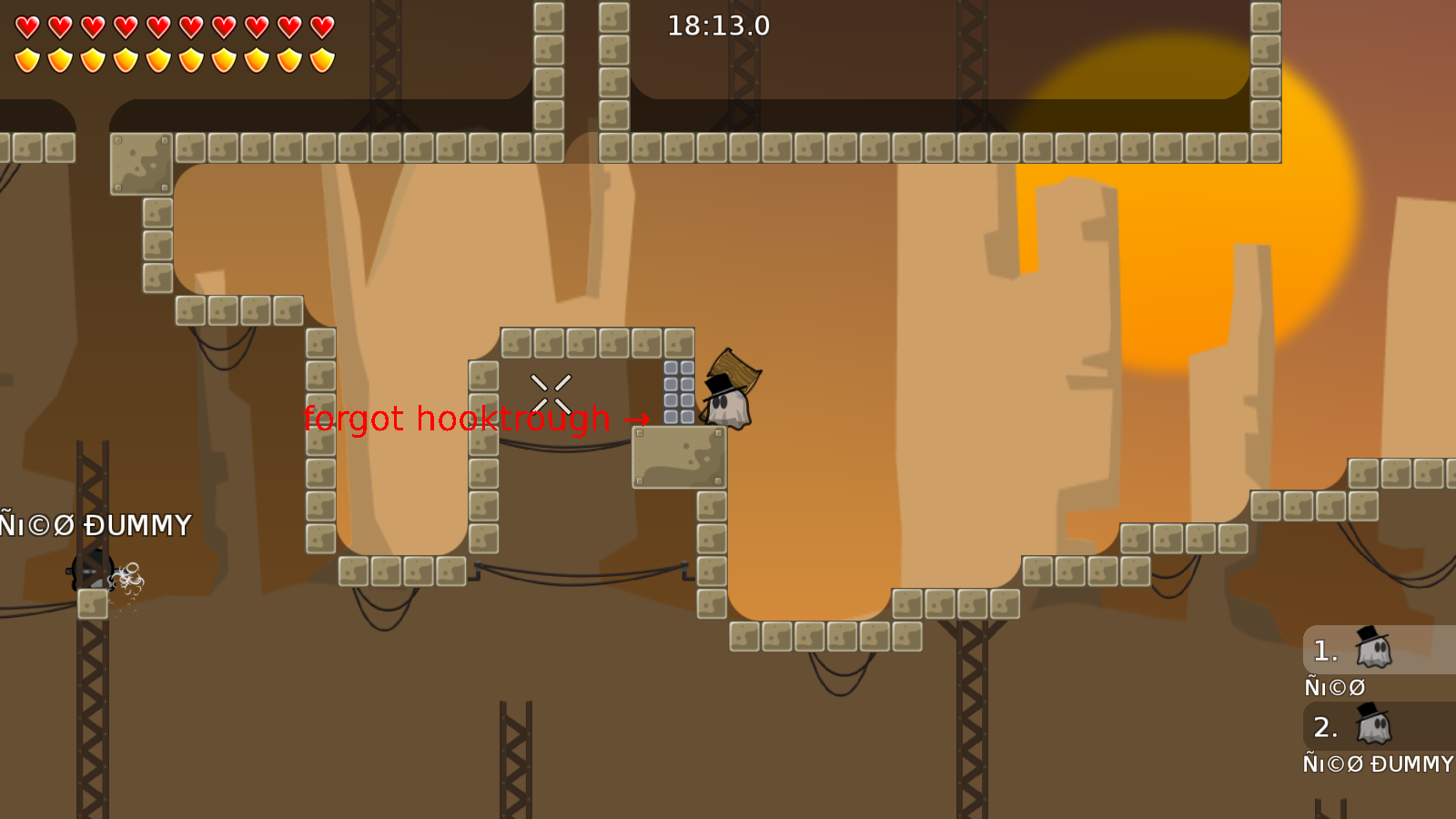
Task: Click the first red heart in the health bar
Action: (x=25, y=25)
